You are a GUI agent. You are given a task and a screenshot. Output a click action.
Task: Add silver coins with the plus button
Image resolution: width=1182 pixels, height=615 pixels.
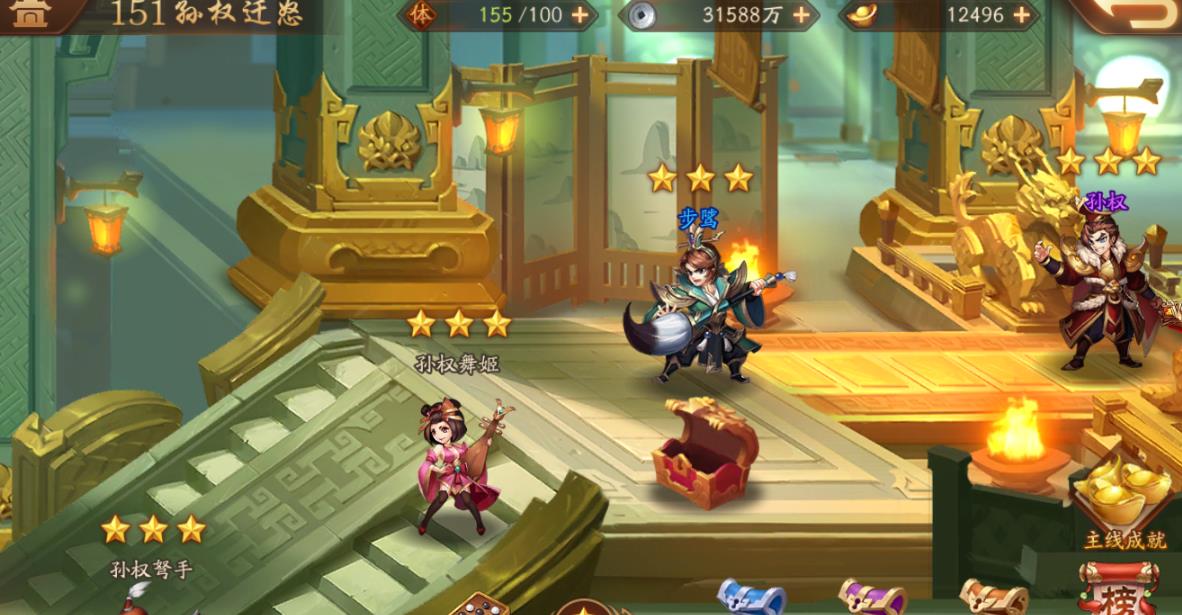pos(801,15)
